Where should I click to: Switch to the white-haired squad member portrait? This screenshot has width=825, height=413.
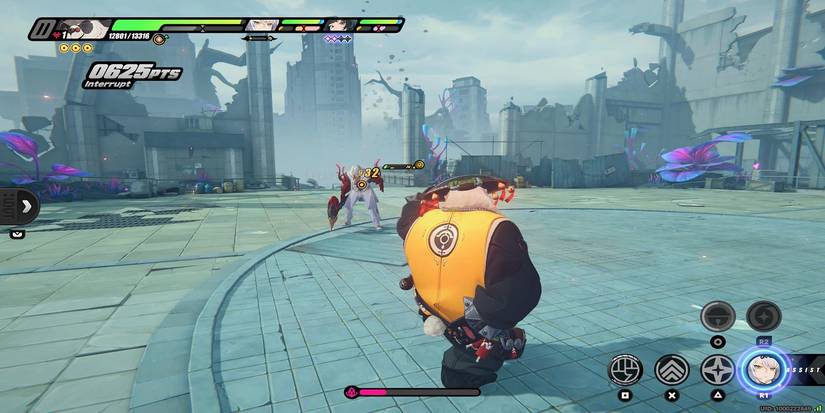click(262, 25)
